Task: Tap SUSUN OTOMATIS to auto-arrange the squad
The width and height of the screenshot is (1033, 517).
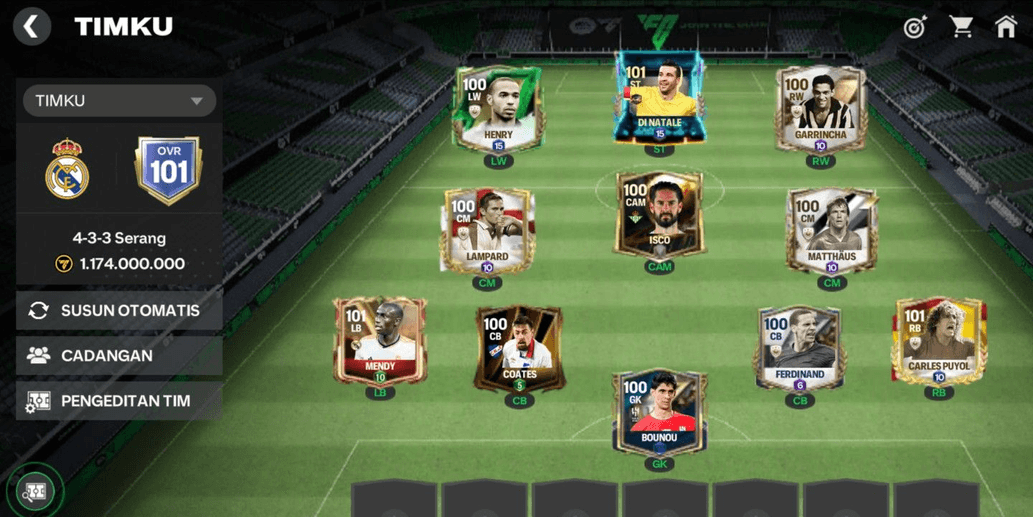Action: pos(119,311)
